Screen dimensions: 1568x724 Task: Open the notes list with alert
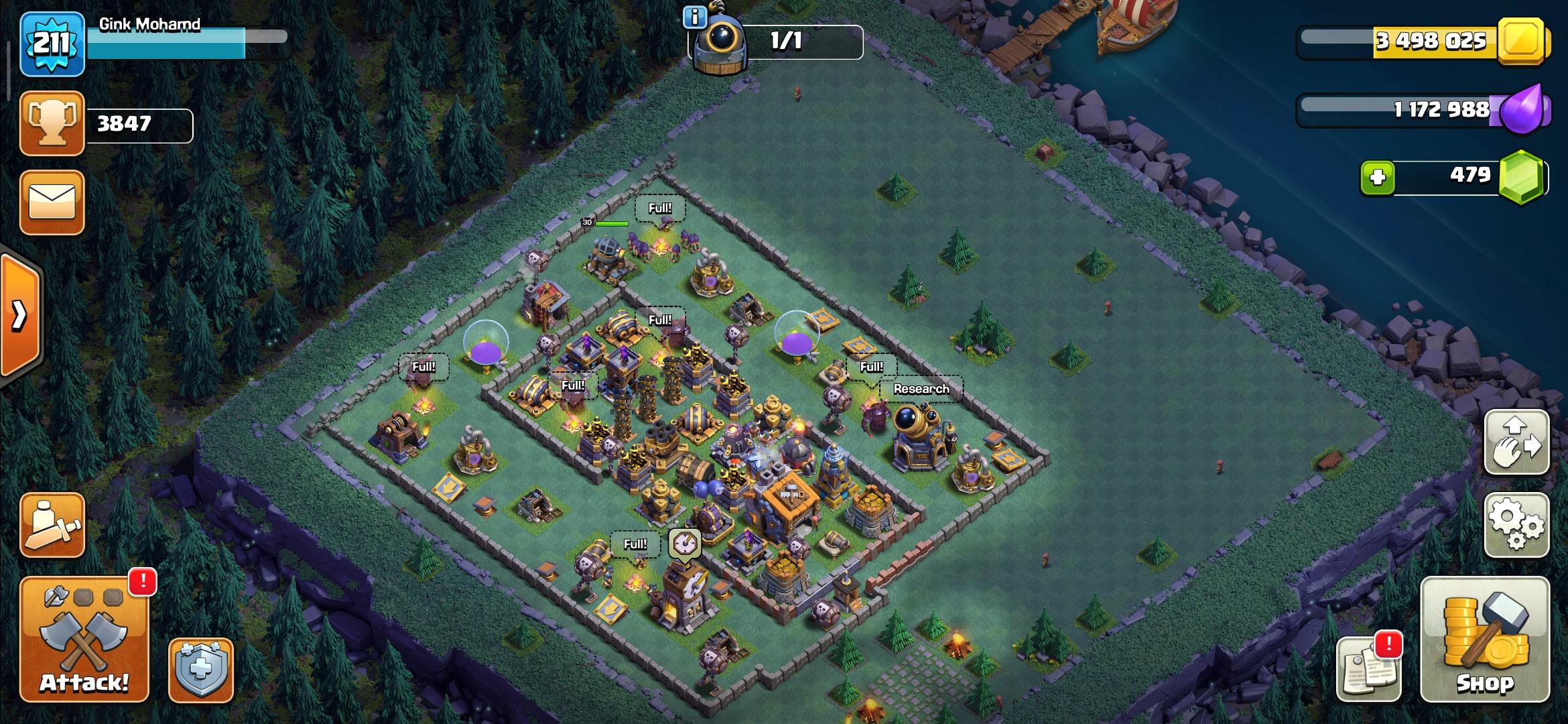(1368, 668)
